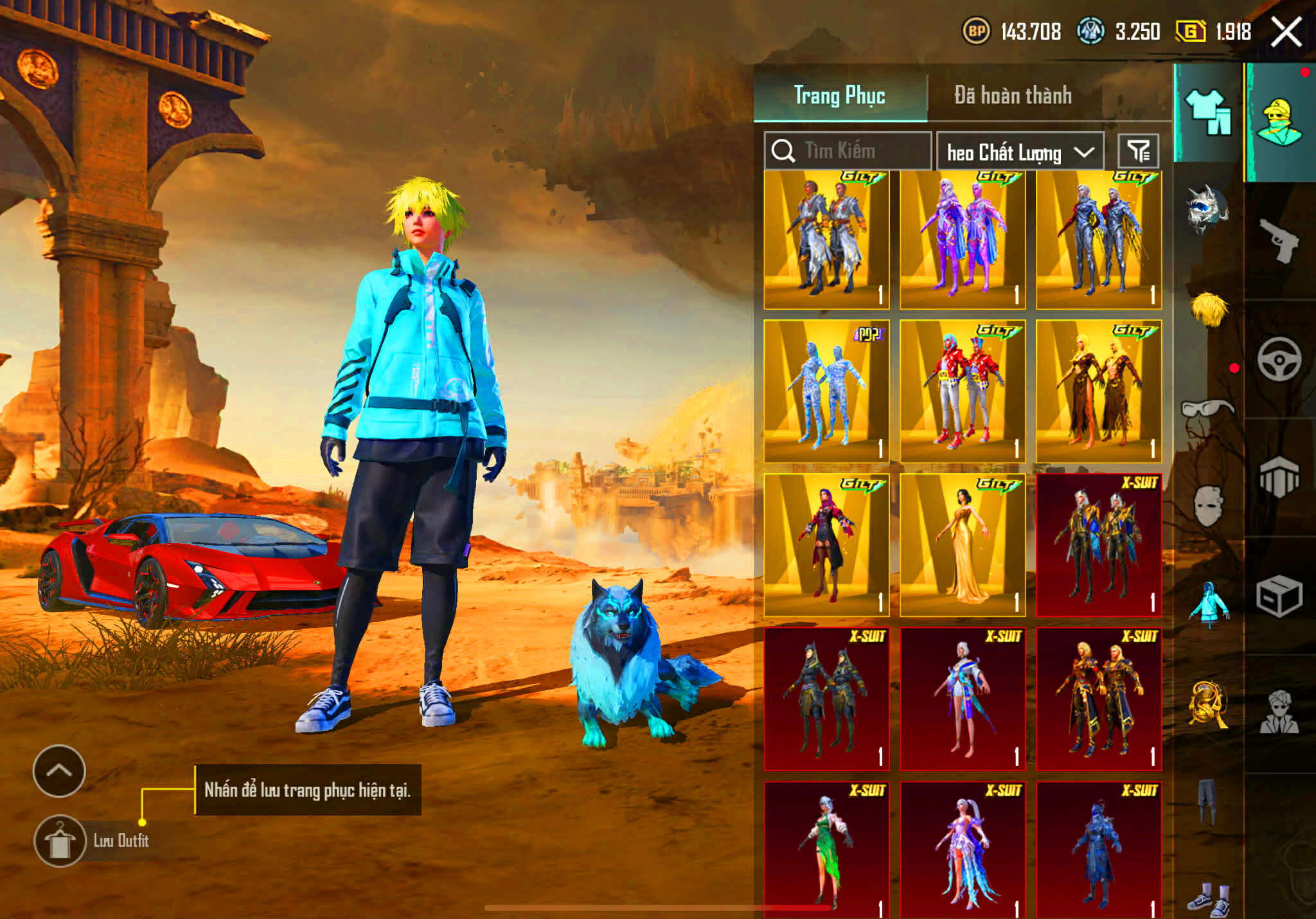This screenshot has height=919, width=1316.
Task: Open the box crate category
Action: point(1279,596)
